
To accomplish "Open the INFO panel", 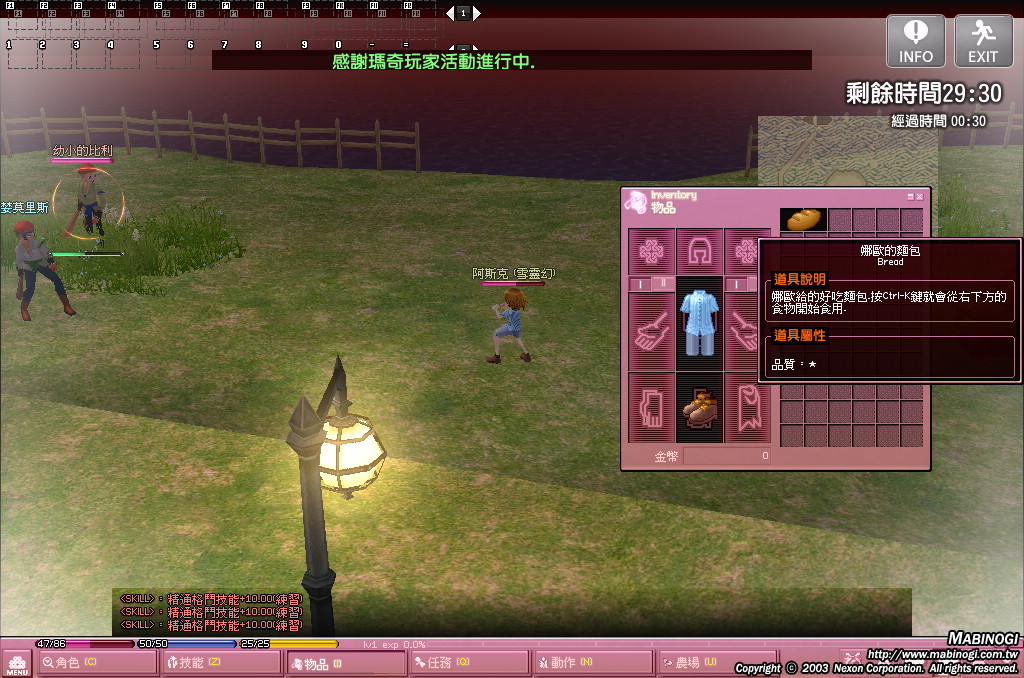I will point(915,41).
